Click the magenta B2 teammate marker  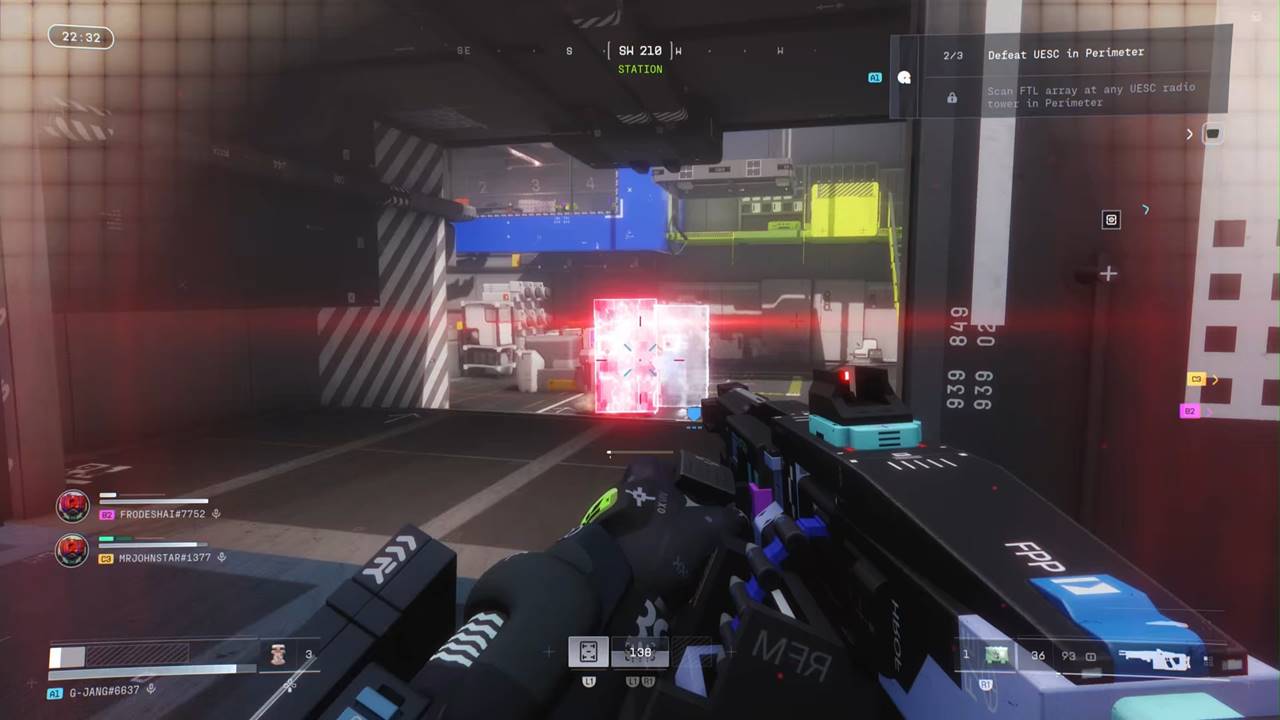click(1189, 411)
